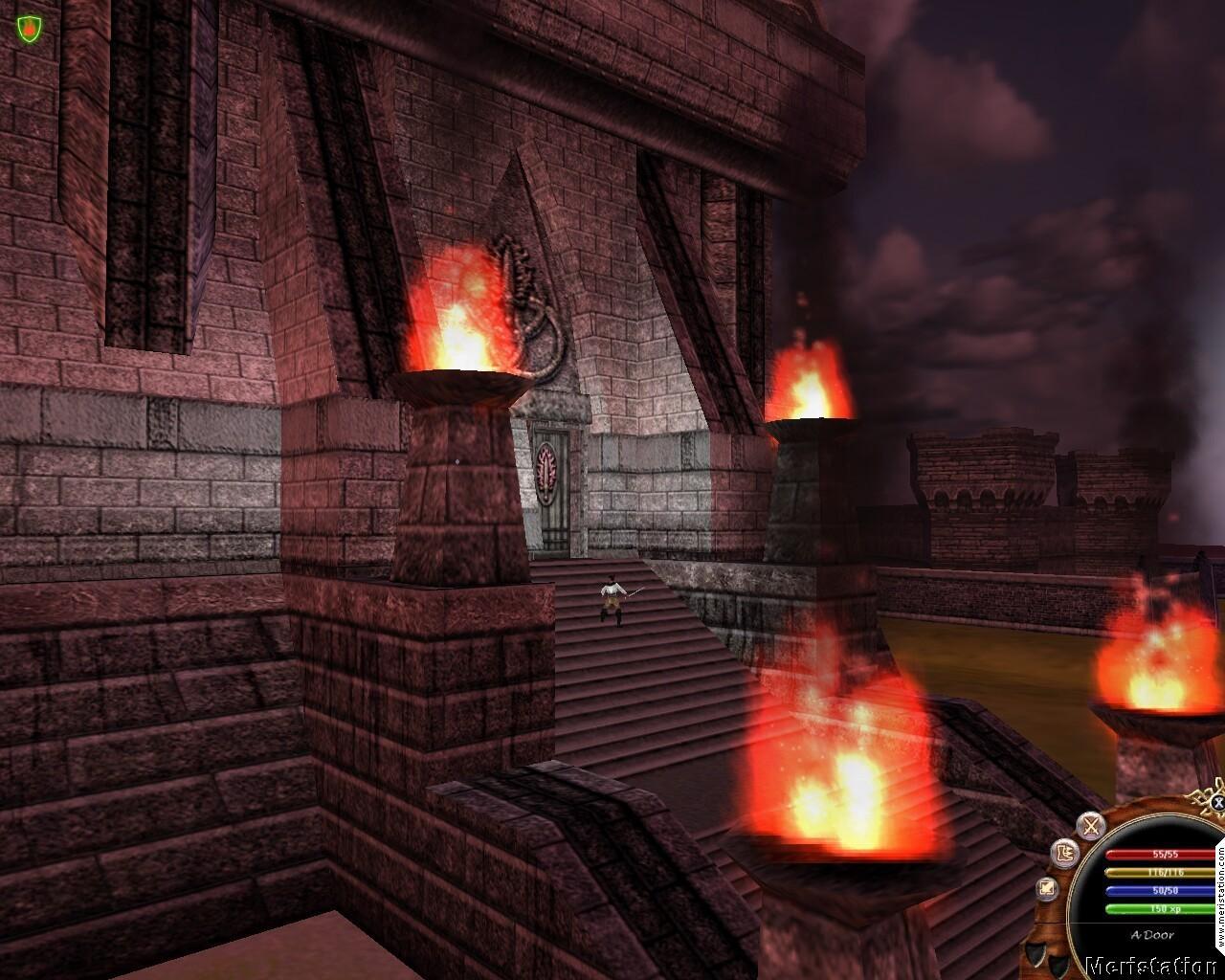Image resolution: width=1225 pixels, height=980 pixels.
Task: Click the vertical www.meristation.com text
Action: 1222,895
